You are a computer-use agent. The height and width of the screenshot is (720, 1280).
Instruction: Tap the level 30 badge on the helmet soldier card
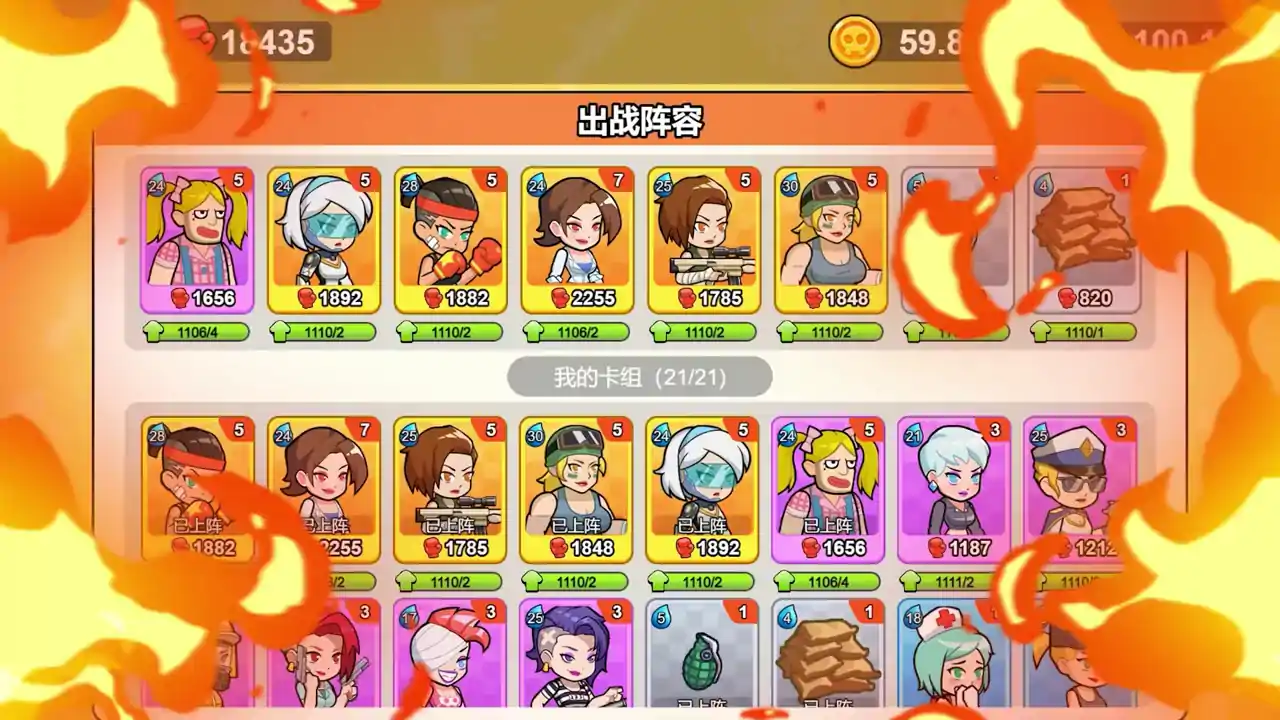coord(788,182)
